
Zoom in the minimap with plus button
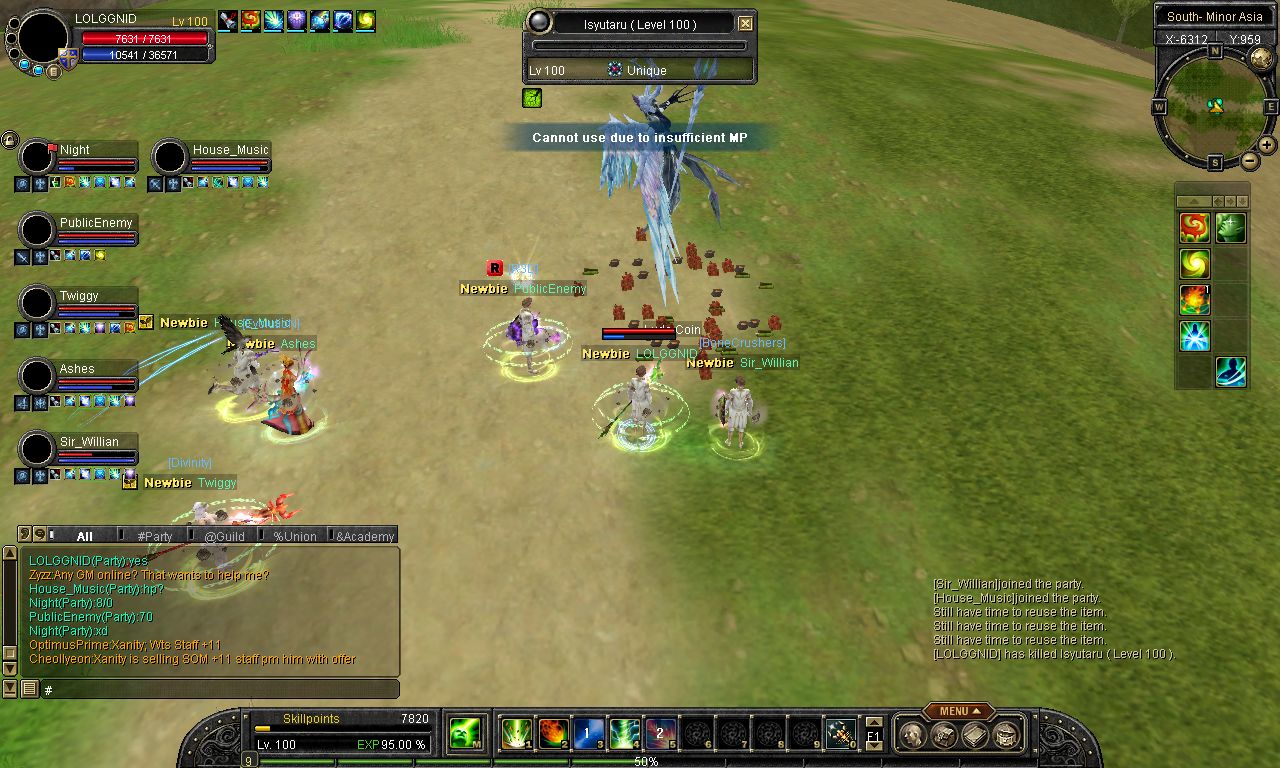1266,145
